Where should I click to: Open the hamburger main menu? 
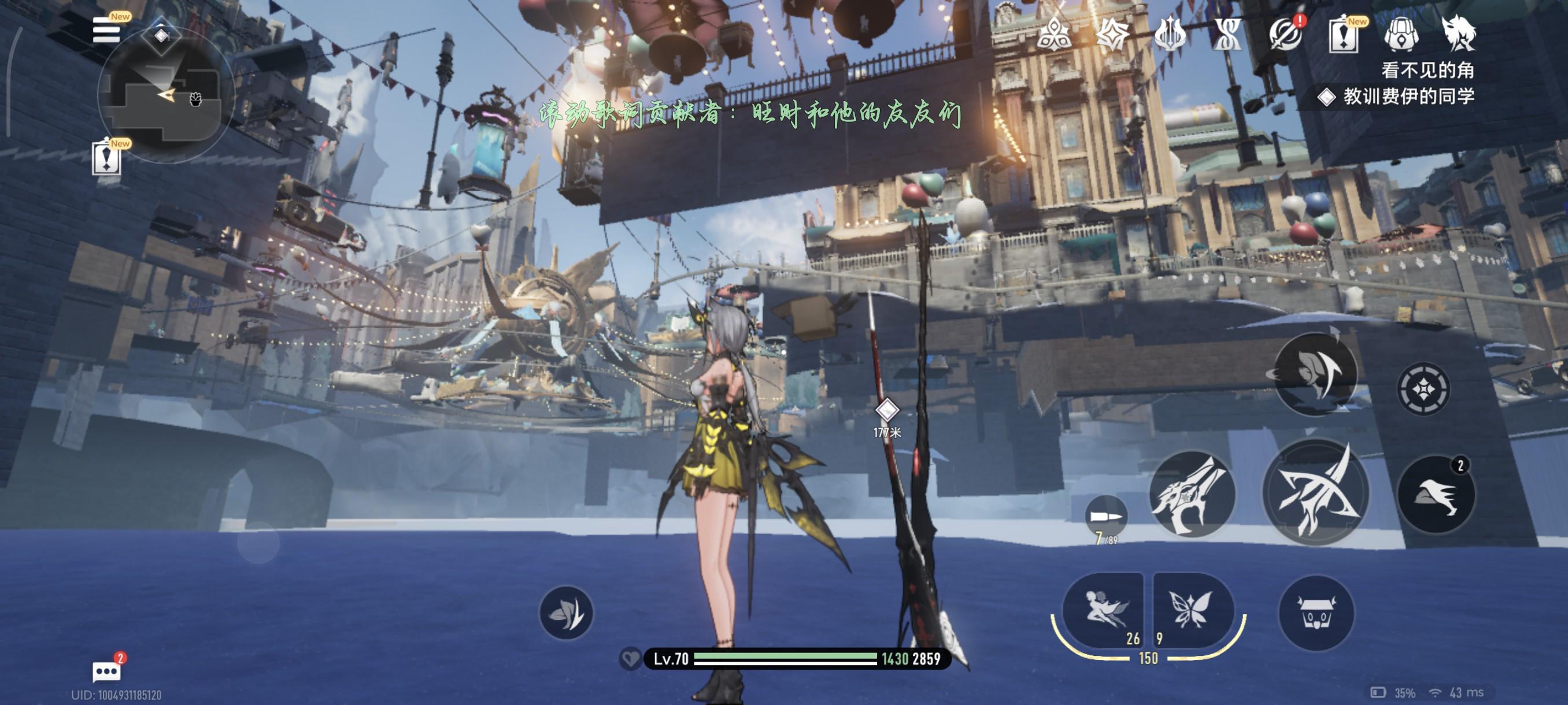pyautogui.click(x=106, y=30)
